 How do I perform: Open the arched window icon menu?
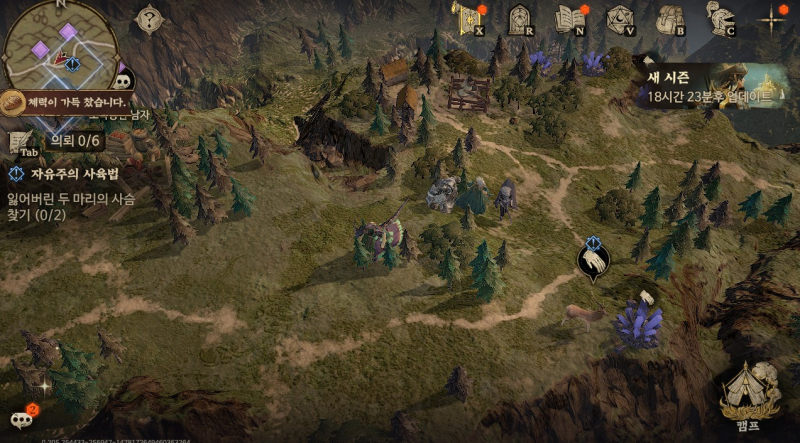(x=520, y=19)
